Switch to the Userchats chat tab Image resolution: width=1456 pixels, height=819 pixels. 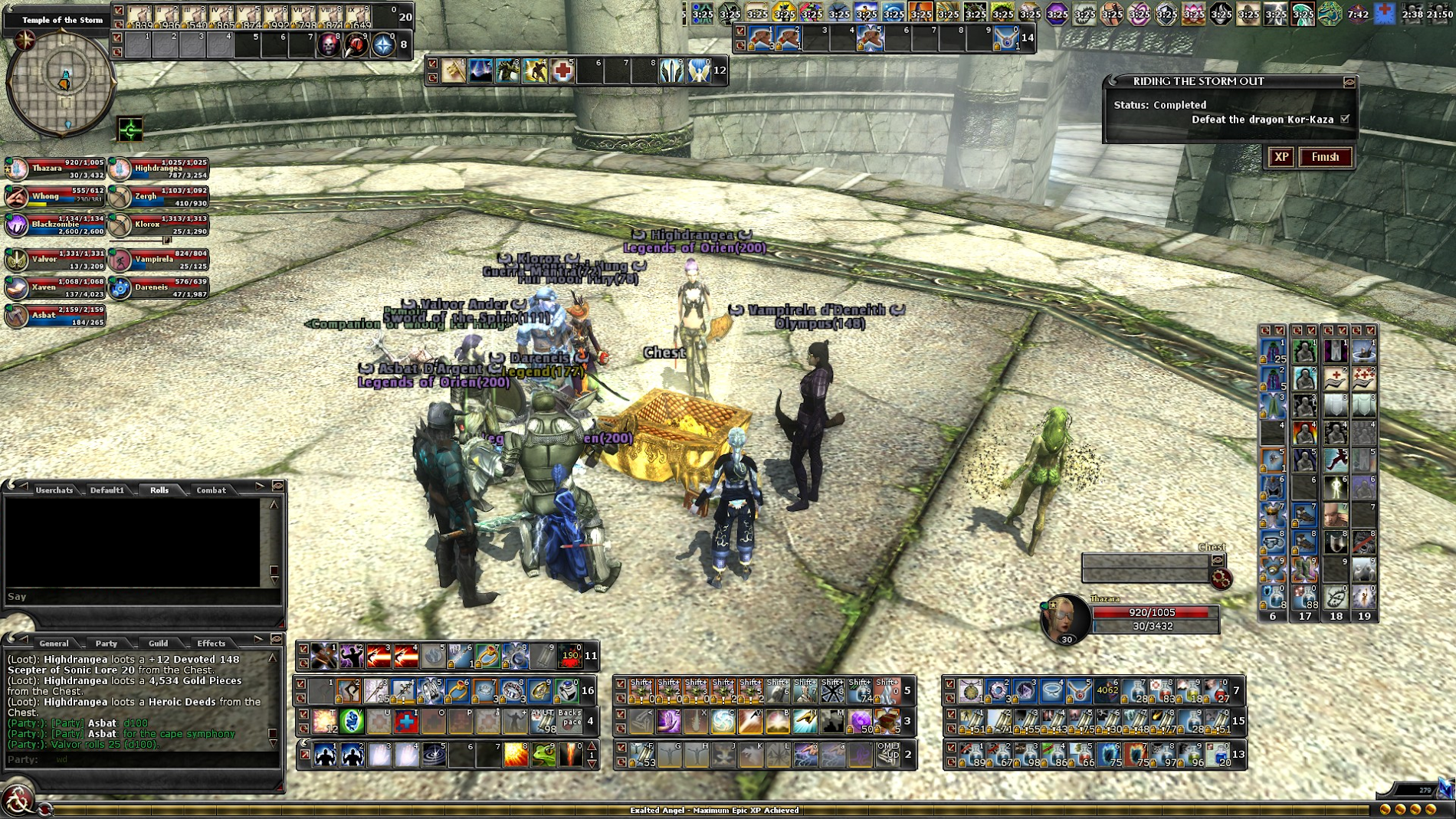click(x=54, y=490)
